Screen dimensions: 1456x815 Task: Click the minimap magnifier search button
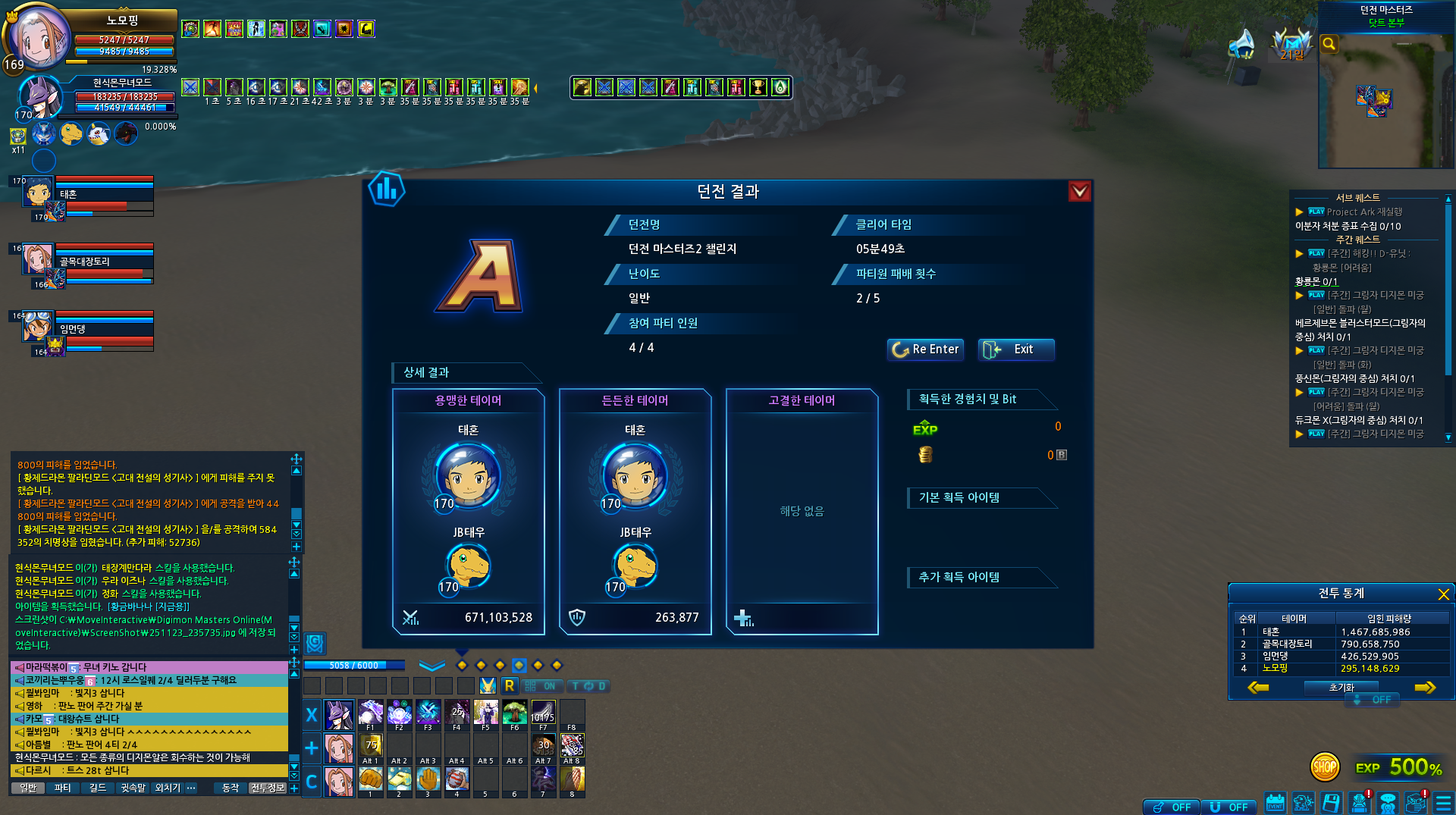1329,44
